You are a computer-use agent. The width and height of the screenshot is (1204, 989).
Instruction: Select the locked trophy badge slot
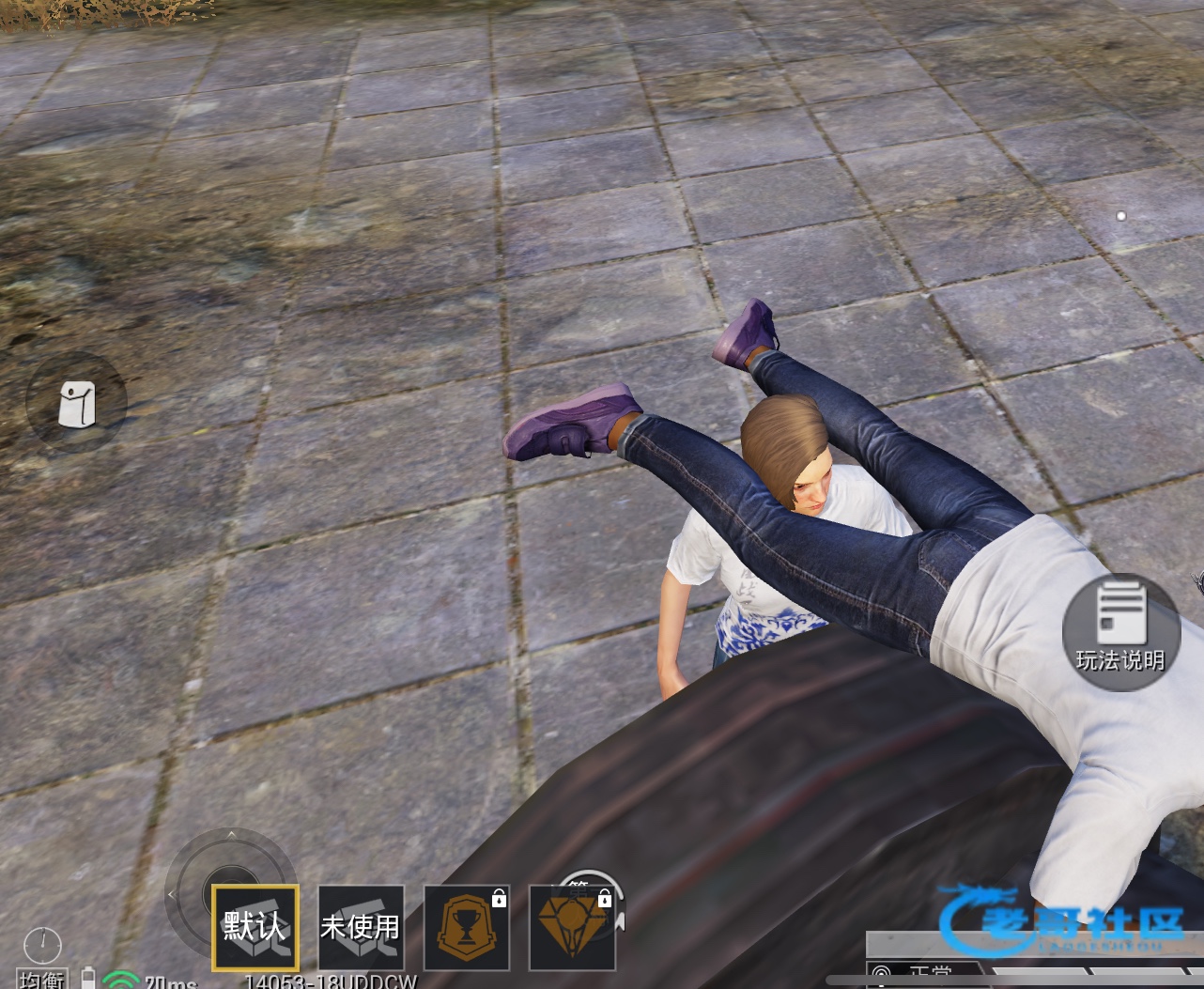click(467, 927)
